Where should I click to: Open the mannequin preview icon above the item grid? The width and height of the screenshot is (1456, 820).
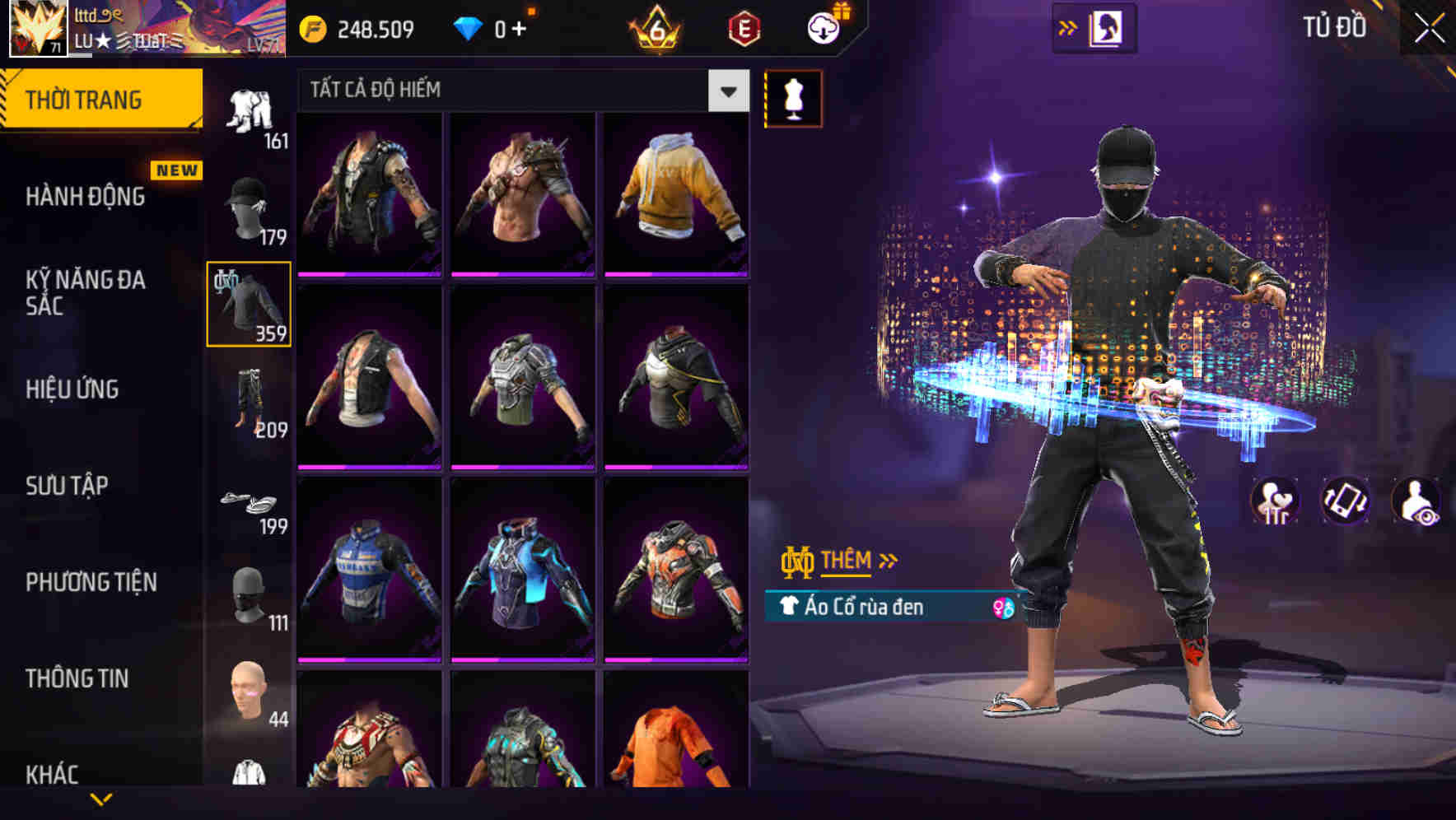click(x=793, y=98)
